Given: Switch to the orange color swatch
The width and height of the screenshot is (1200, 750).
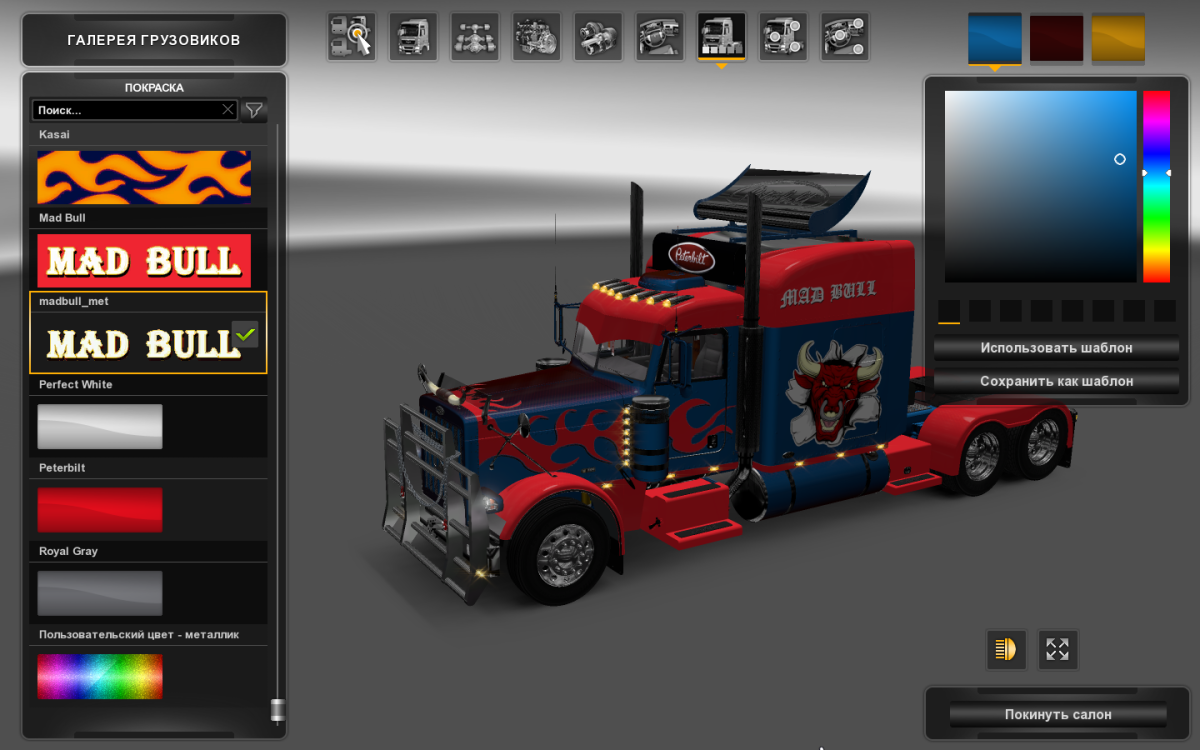Looking at the screenshot, I should (1118, 39).
